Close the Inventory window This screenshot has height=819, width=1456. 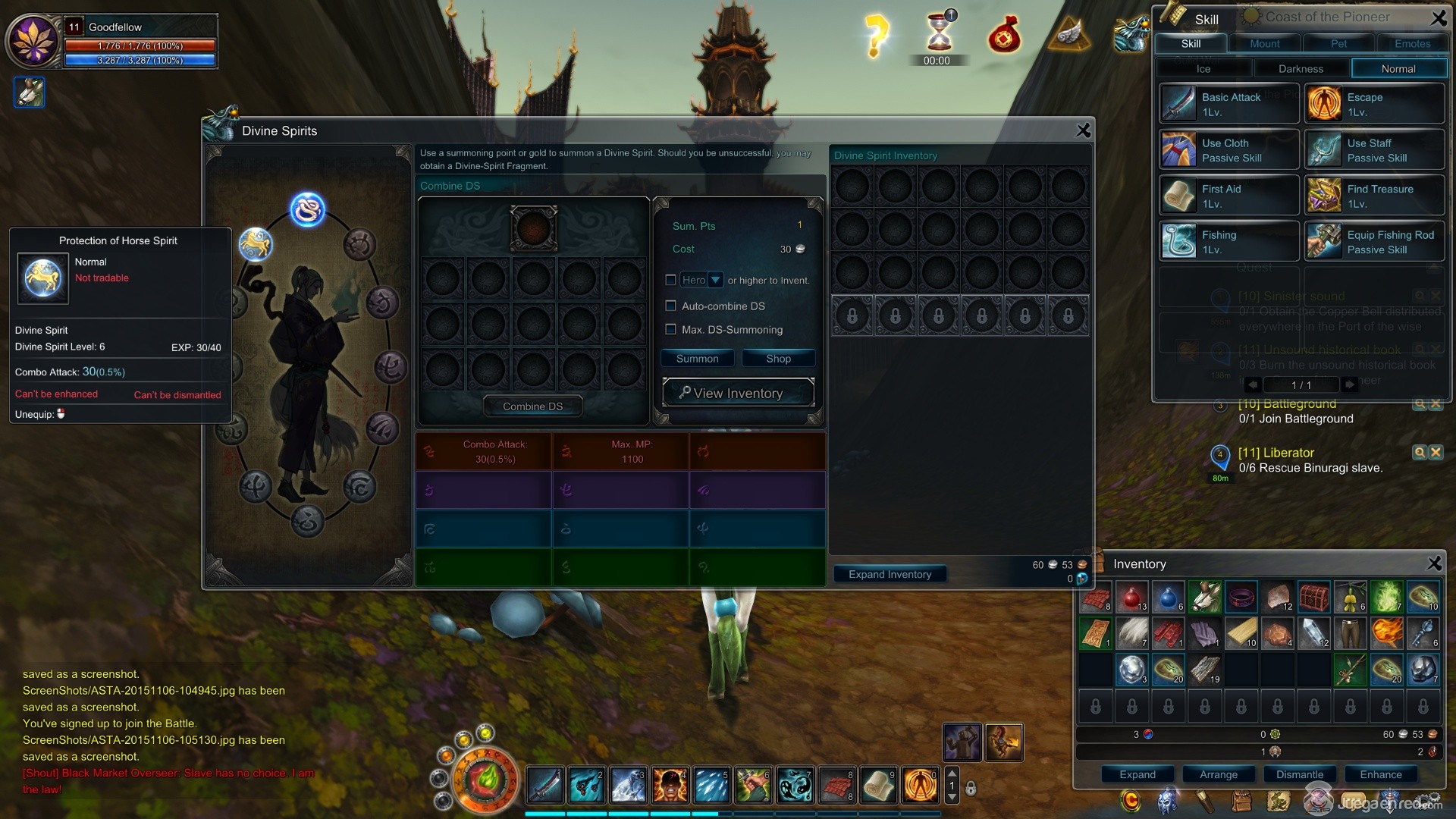click(1434, 563)
